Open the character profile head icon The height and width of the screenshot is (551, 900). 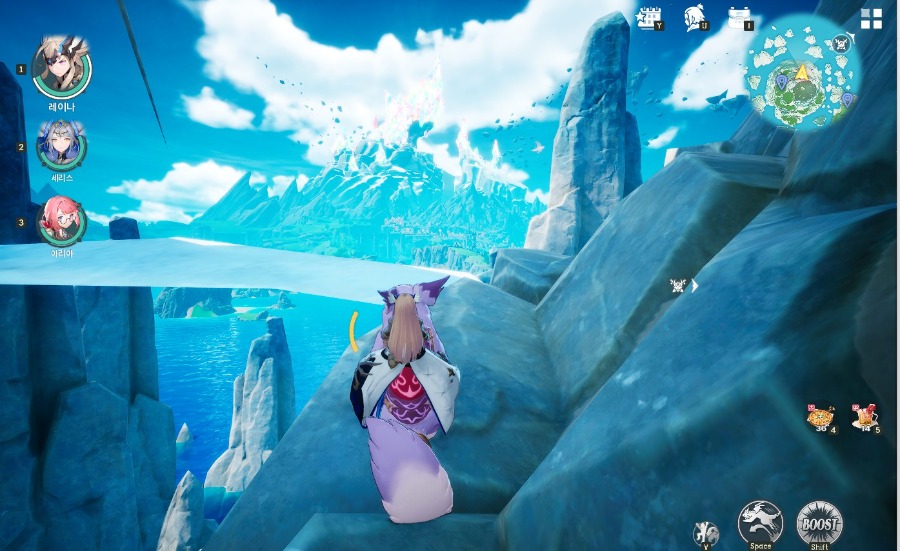[x=694, y=18]
